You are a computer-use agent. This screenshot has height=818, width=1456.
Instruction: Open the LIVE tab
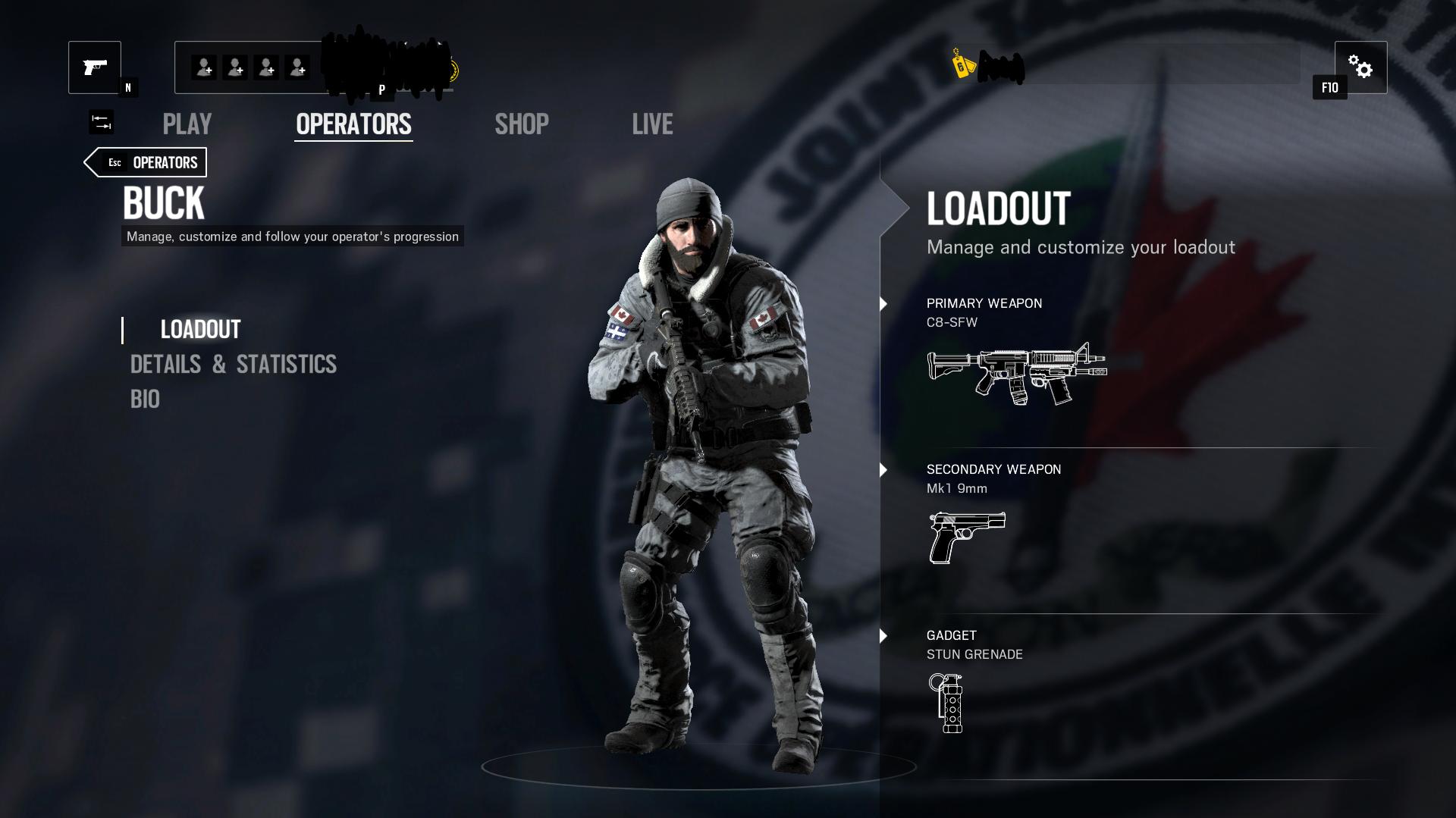653,124
